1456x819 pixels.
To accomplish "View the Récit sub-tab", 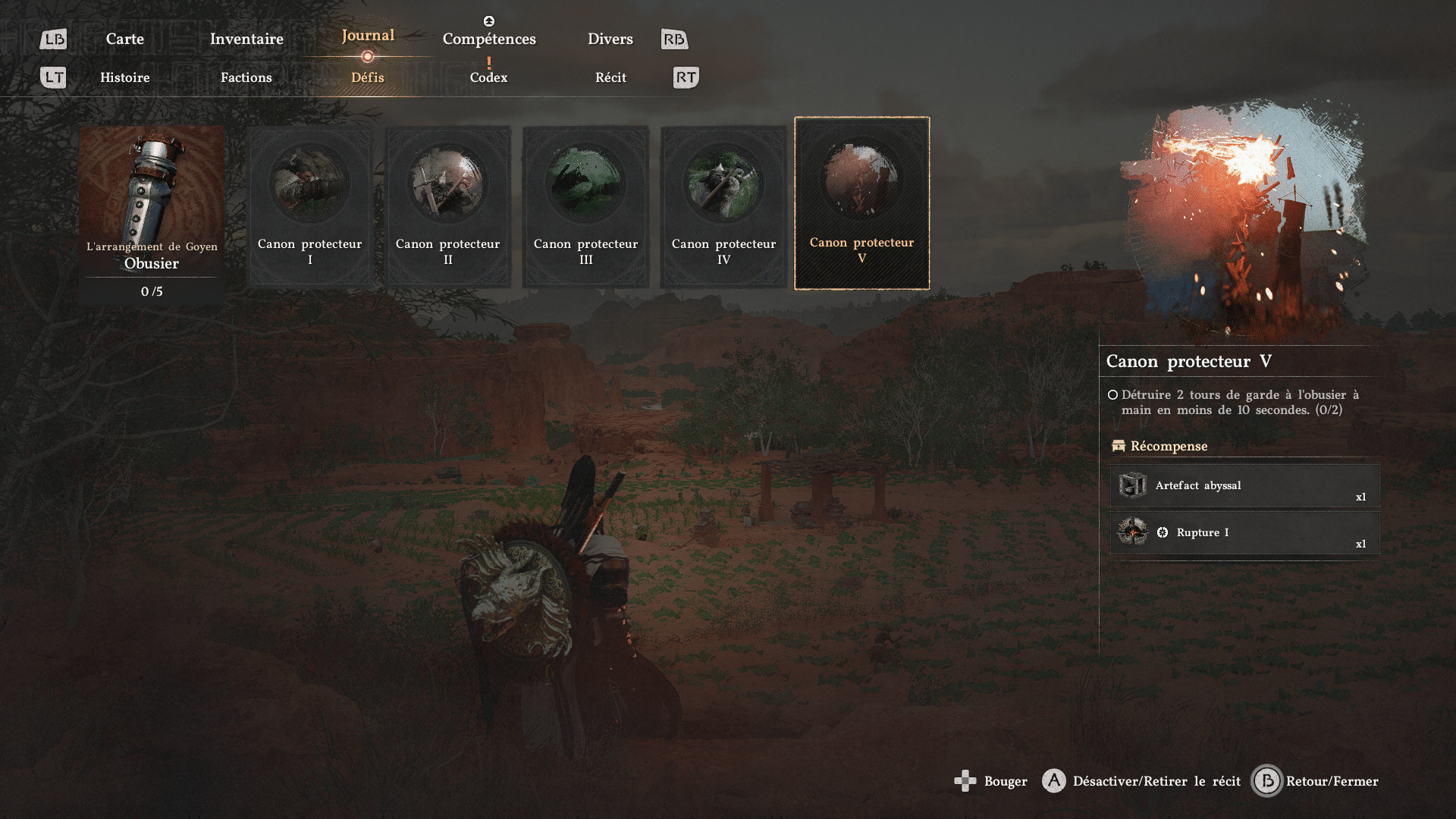I will click(x=610, y=77).
